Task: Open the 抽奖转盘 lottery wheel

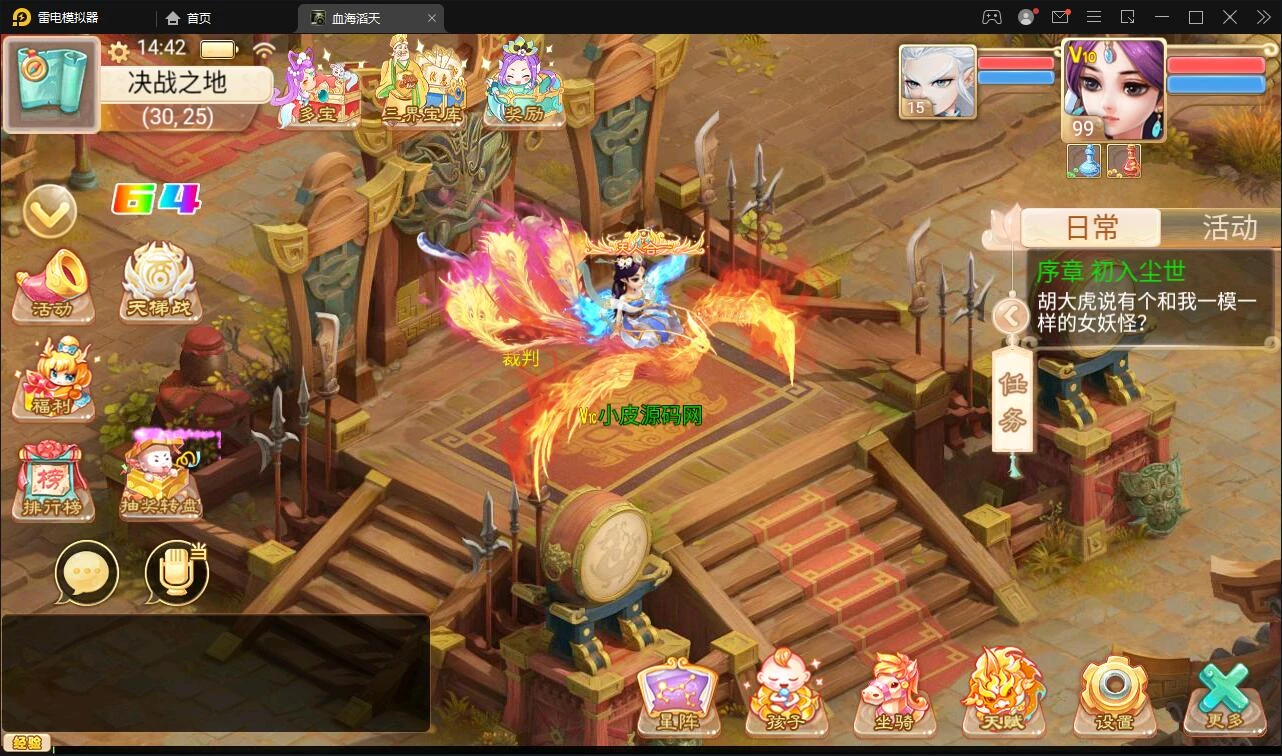Action: click(x=160, y=482)
